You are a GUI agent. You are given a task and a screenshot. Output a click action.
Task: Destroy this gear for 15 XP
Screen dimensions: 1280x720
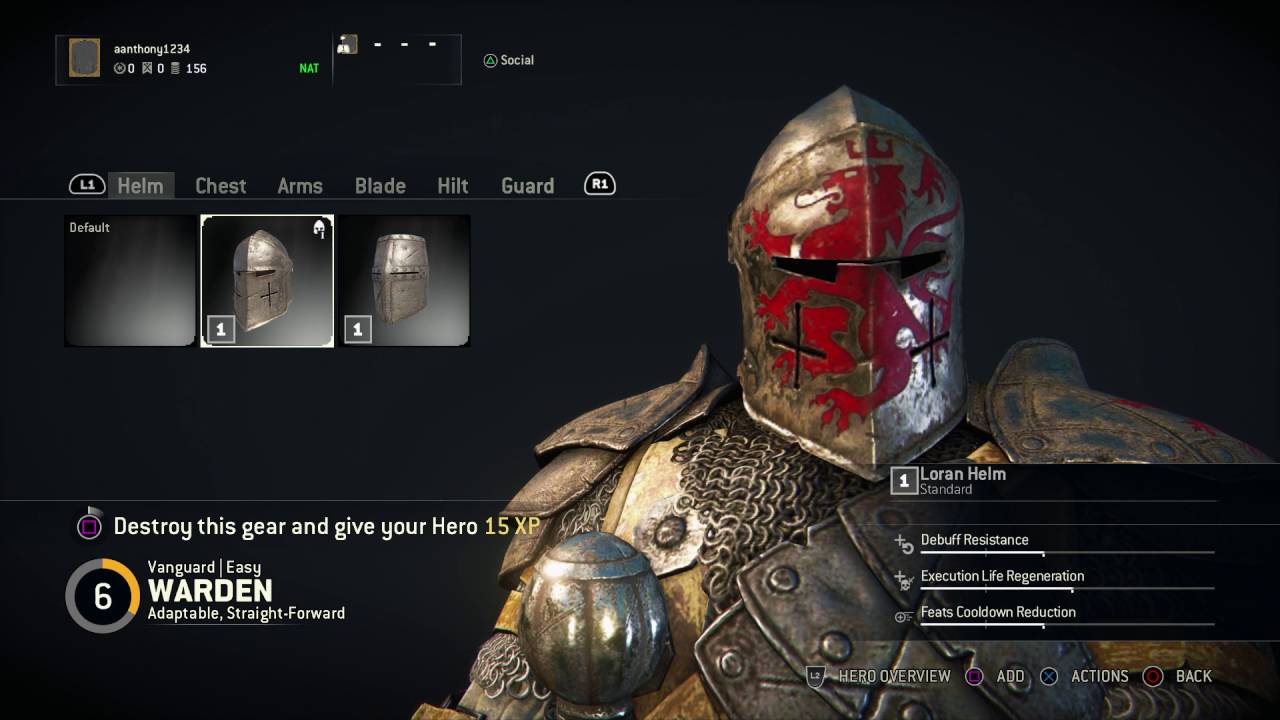[x=310, y=526]
